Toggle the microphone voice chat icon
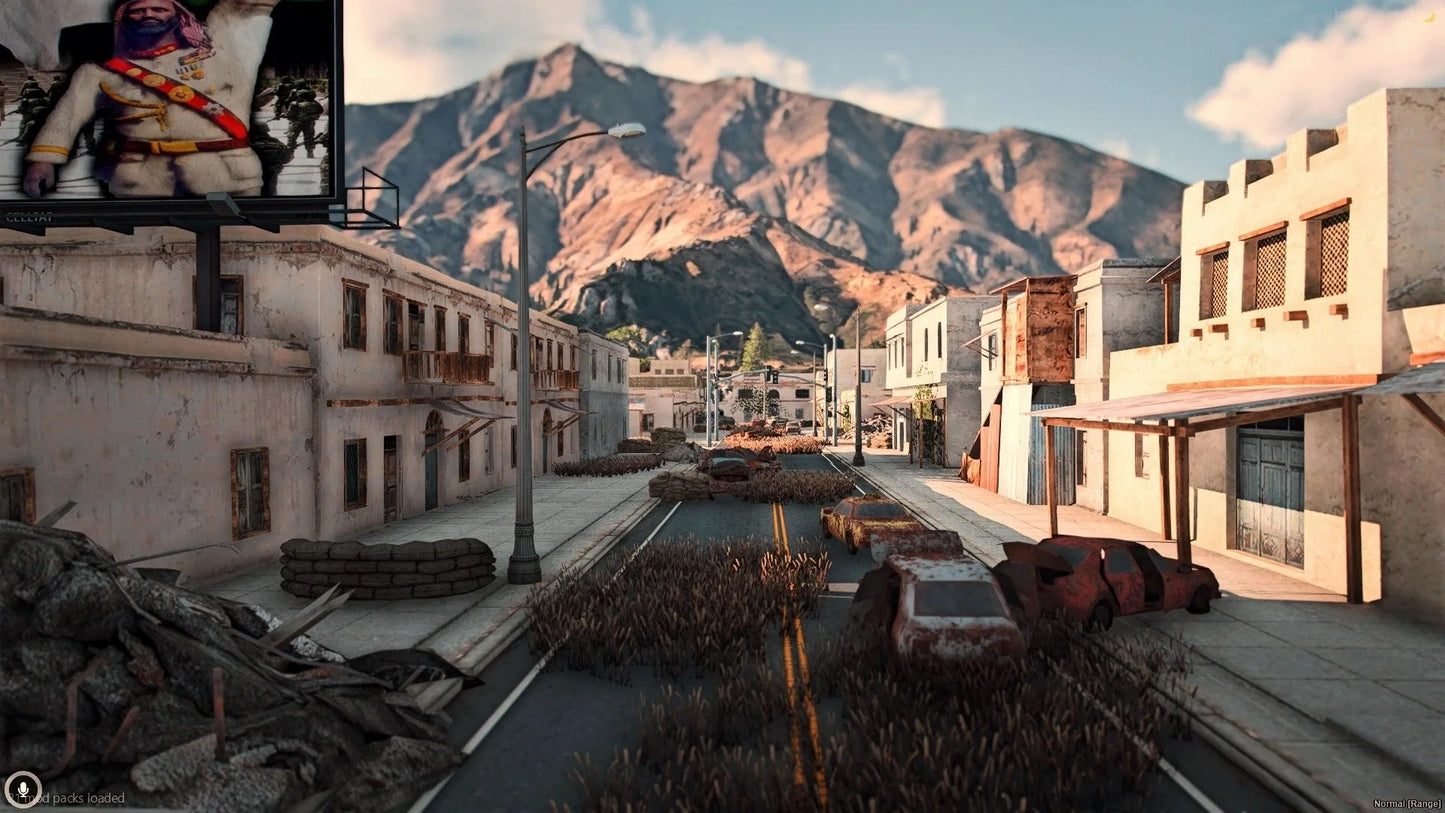This screenshot has height=813, width=1445. pyautogui.click(x=22, y=789)
